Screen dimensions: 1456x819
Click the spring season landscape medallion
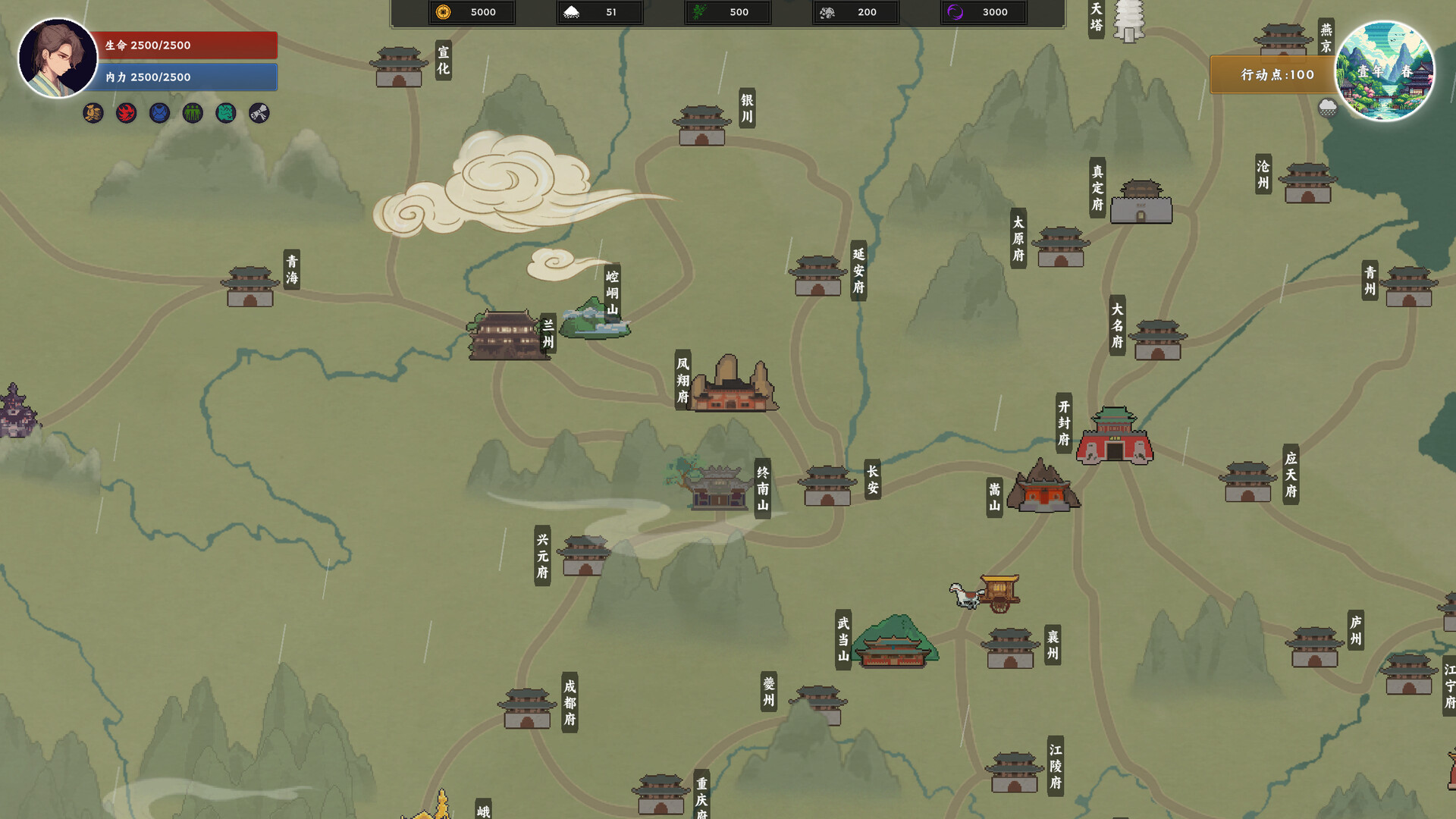coord(1384,71)
